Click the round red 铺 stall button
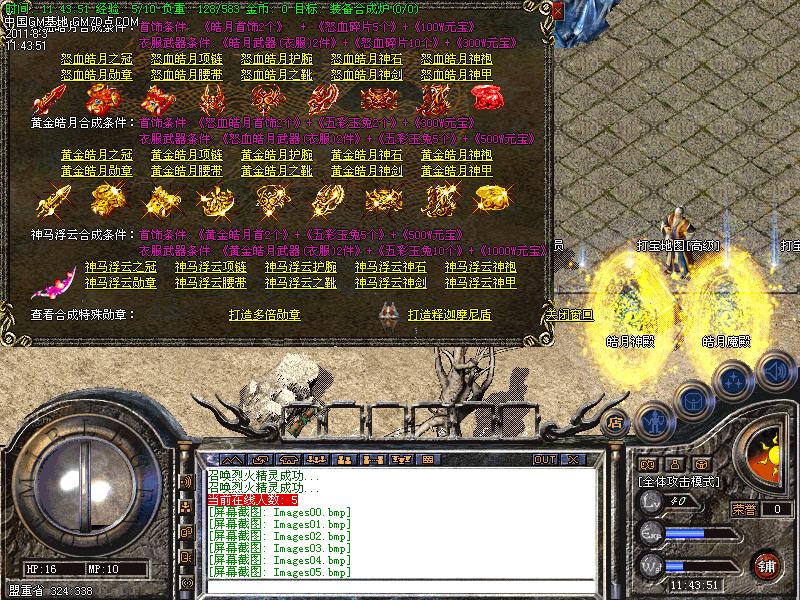This screenshot has width=800, height=600. (767, 564)
